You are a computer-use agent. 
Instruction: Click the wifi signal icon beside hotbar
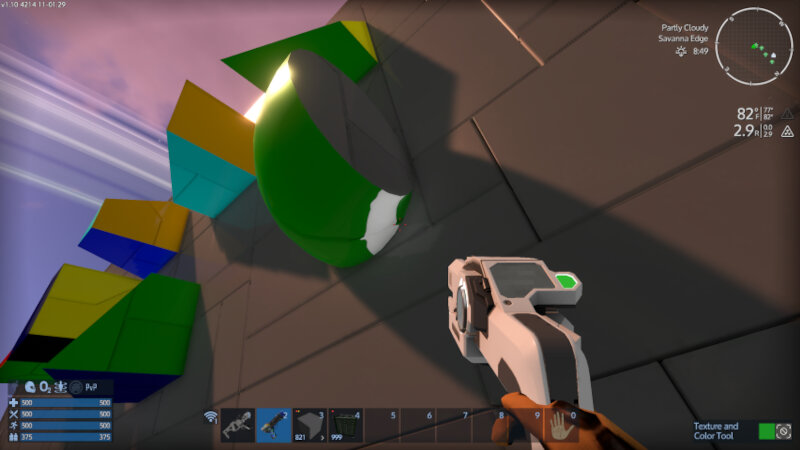[x=211, y=417]
